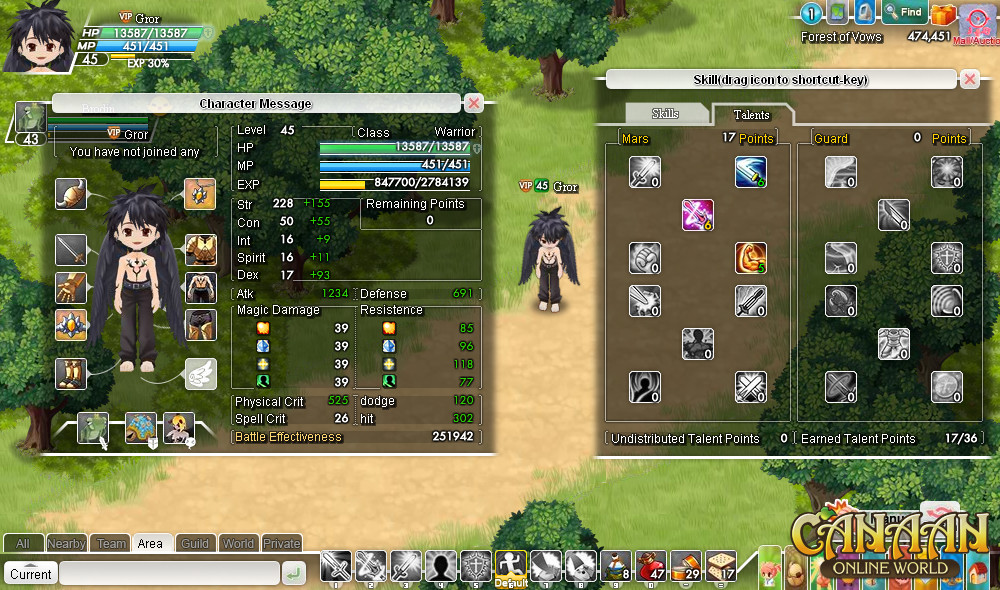Choose the purple sword talent icon
The image size is (1000, 590).
tap(697, 215)
